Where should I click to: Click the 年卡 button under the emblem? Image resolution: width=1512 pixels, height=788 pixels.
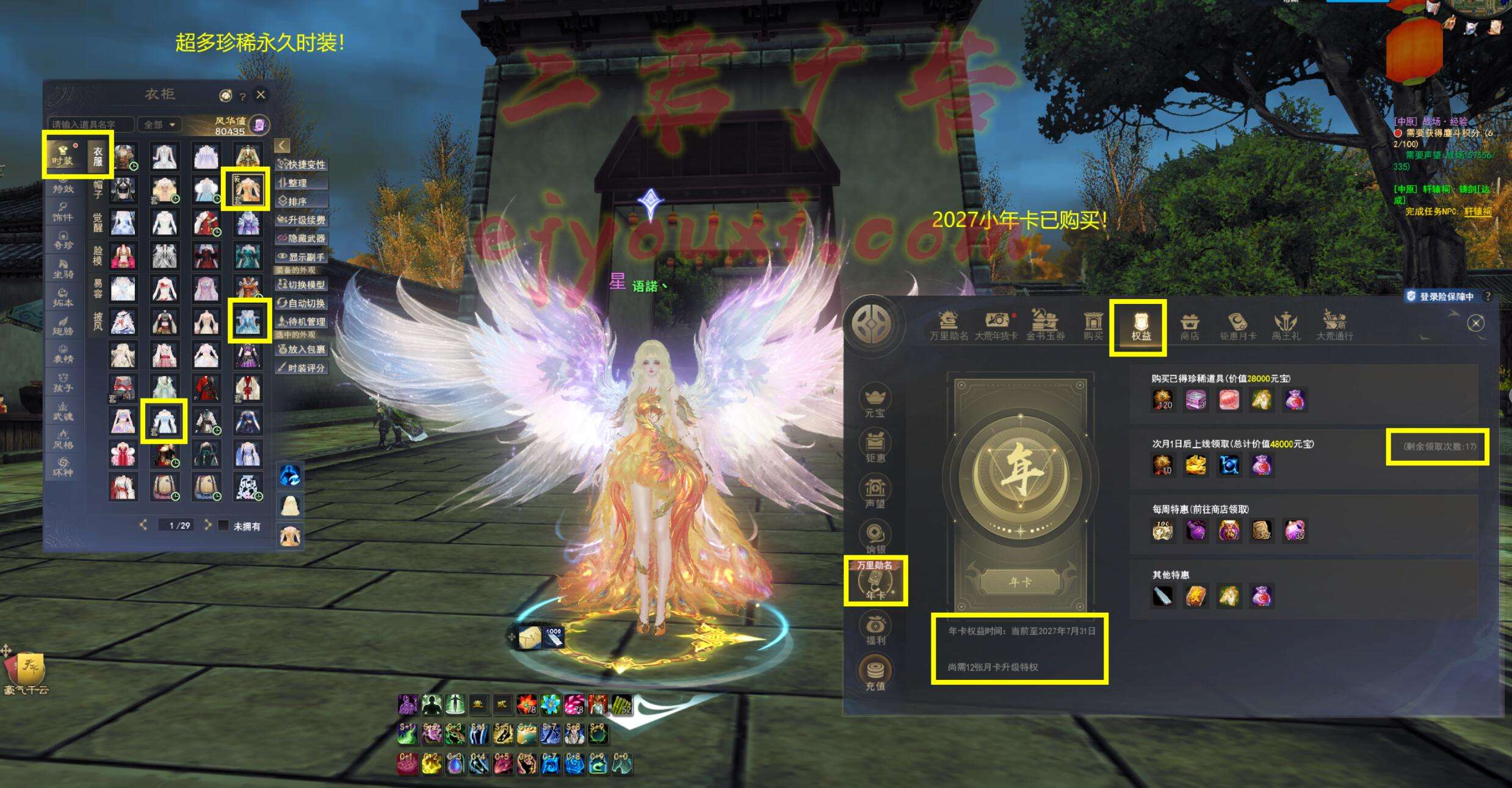pos(1020,582)
